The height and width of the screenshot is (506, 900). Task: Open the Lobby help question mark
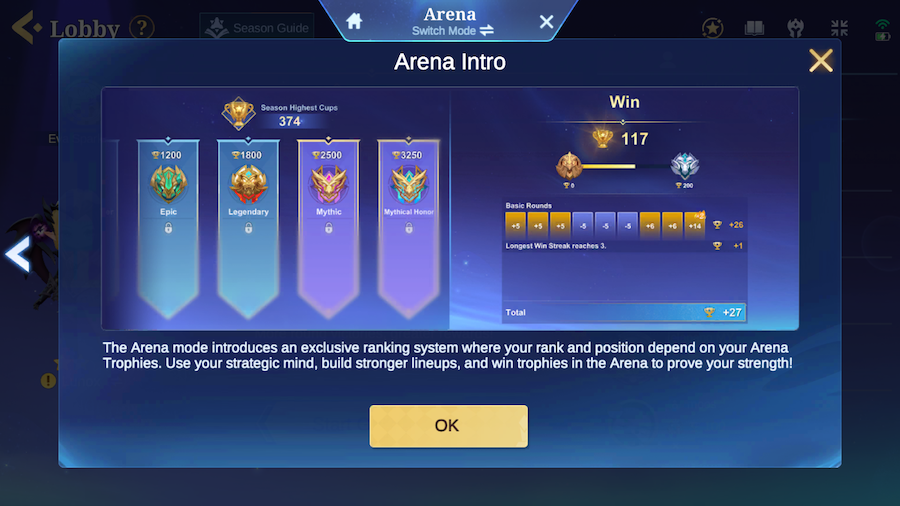tap(142, 27)
